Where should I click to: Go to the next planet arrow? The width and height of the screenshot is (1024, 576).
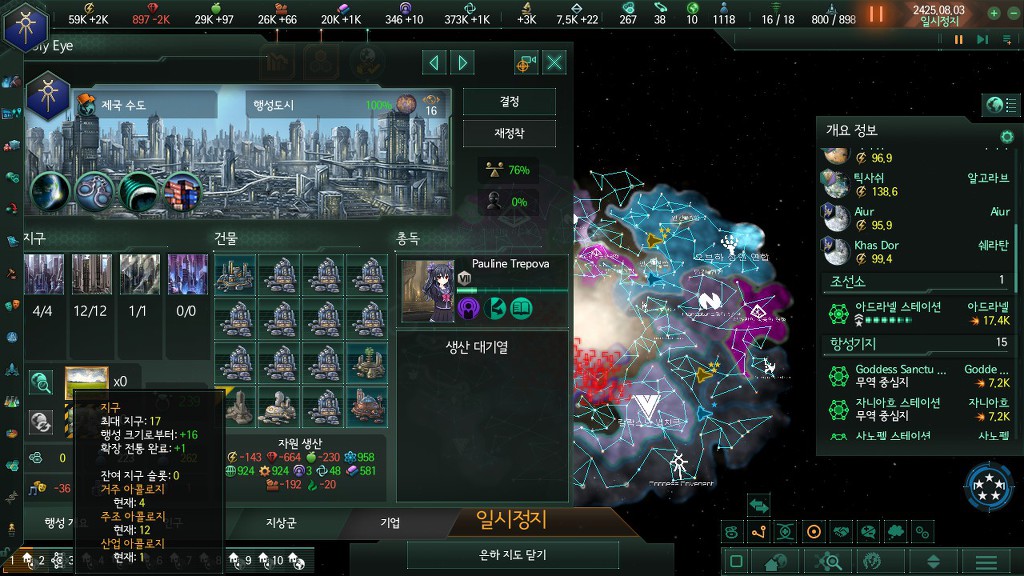click(462, 63)
